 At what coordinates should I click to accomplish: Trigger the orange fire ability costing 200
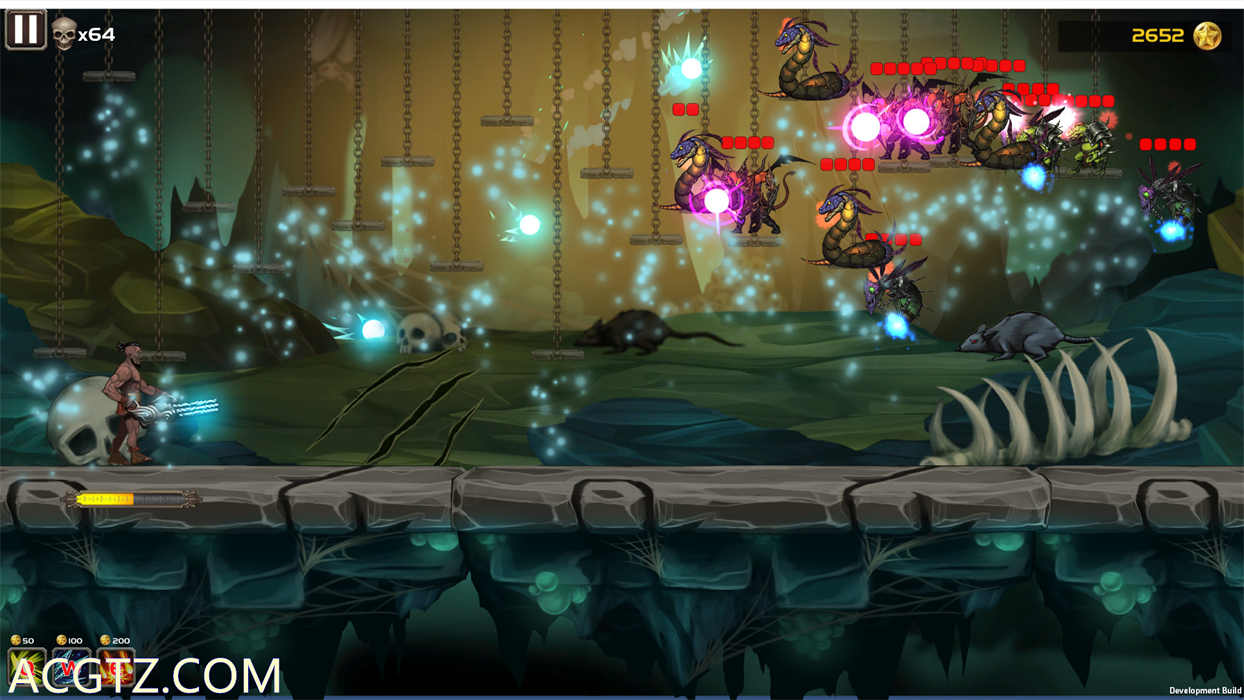tap(115, 667)
